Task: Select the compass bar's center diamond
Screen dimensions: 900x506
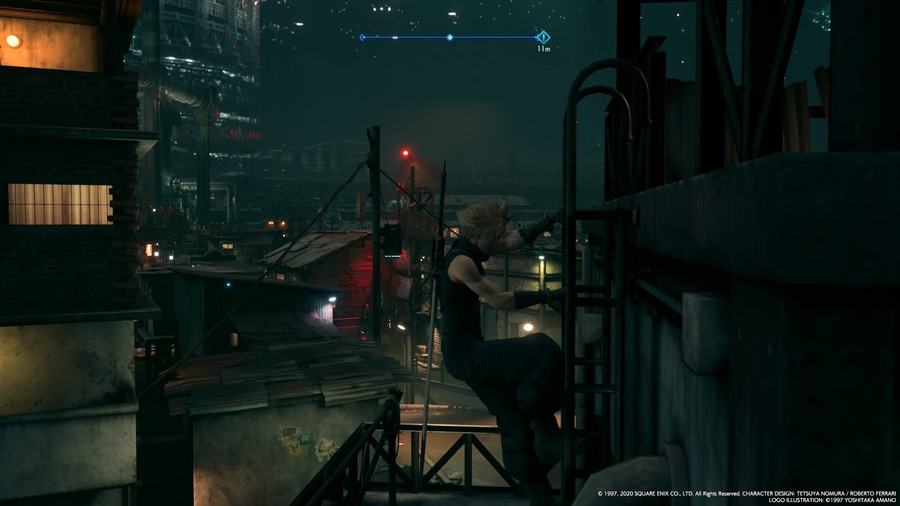Action: pos(450,37)
